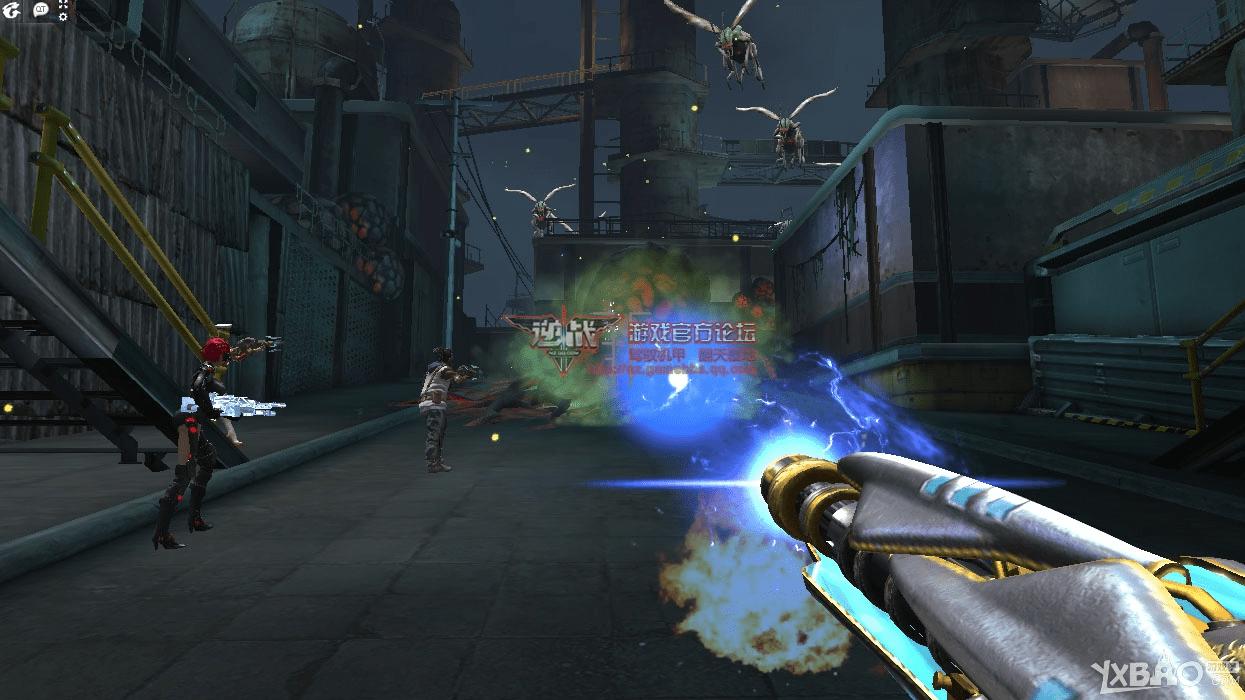This screenshot has width=1245, height=700.
Task: Toggle the fullscreen expand icon
Action: 64,5
